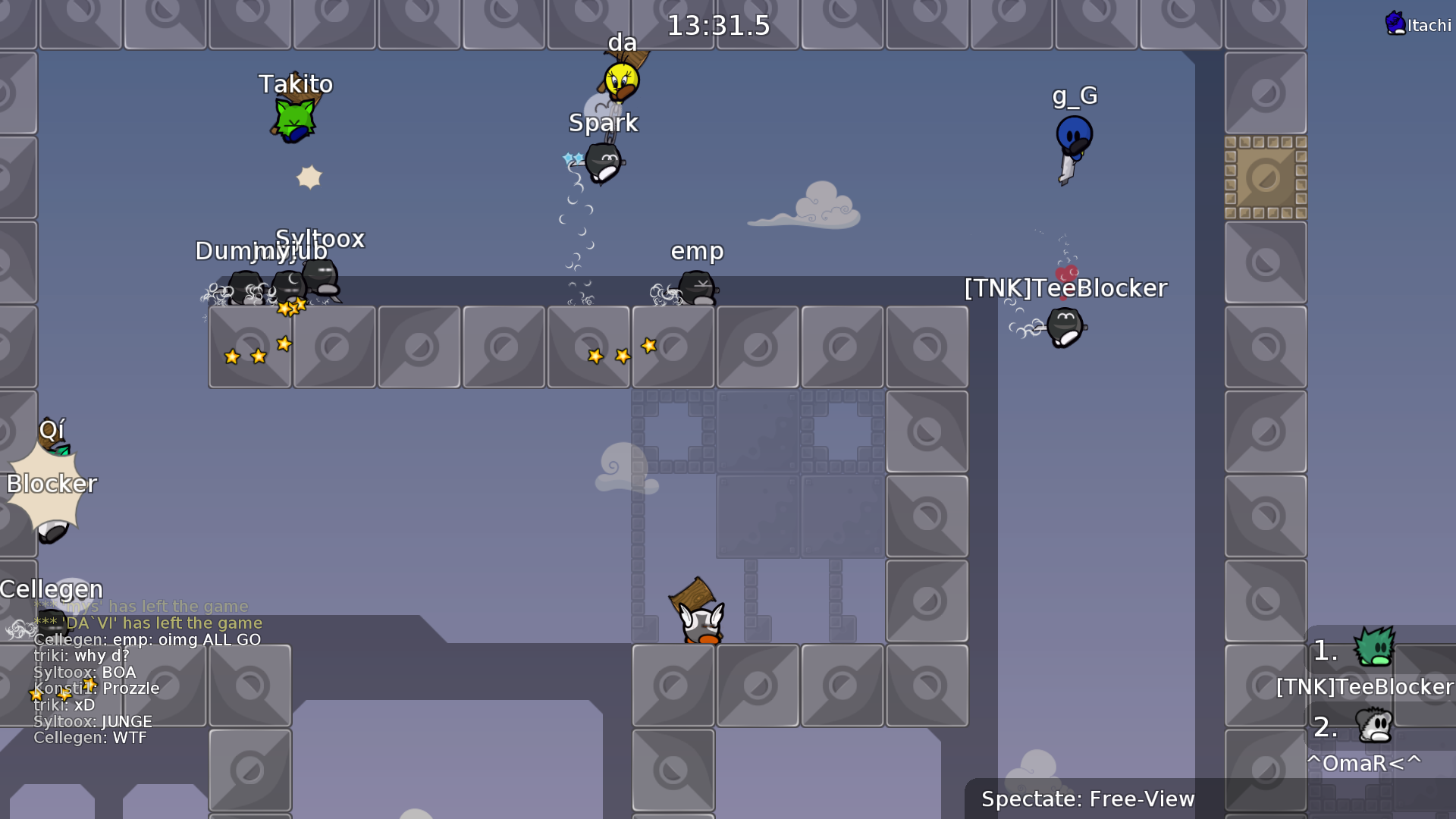Click Cellegen's chat message saying WTF
Image resolution: width=1456 pixels, height=819 pixels.
click(91, 737)
